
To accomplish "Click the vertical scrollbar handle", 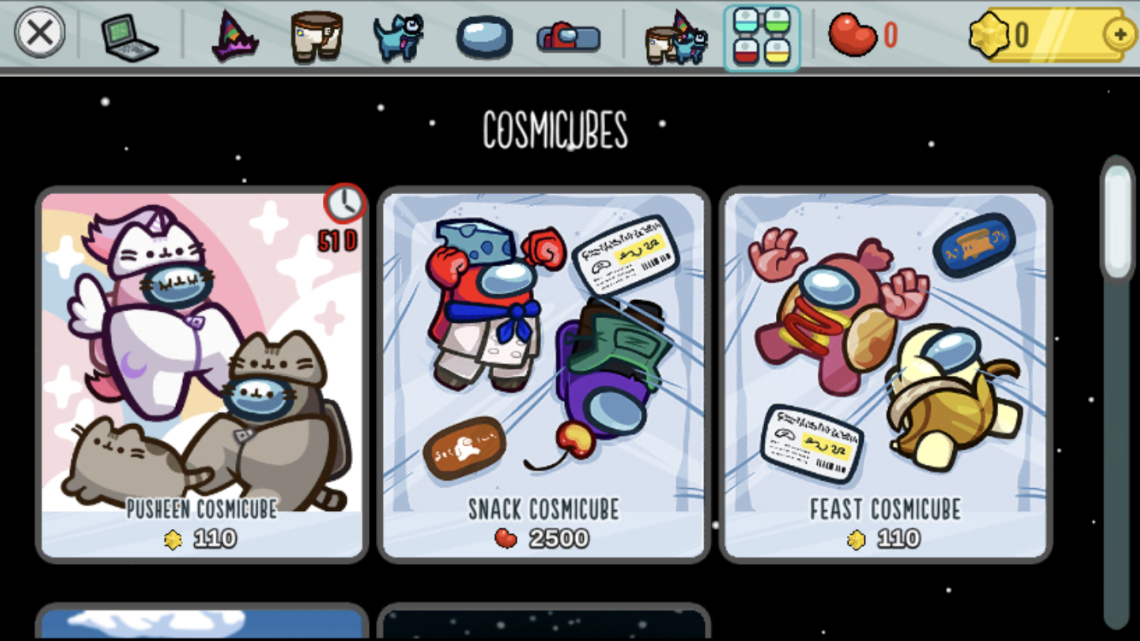I will [1118, 218].
